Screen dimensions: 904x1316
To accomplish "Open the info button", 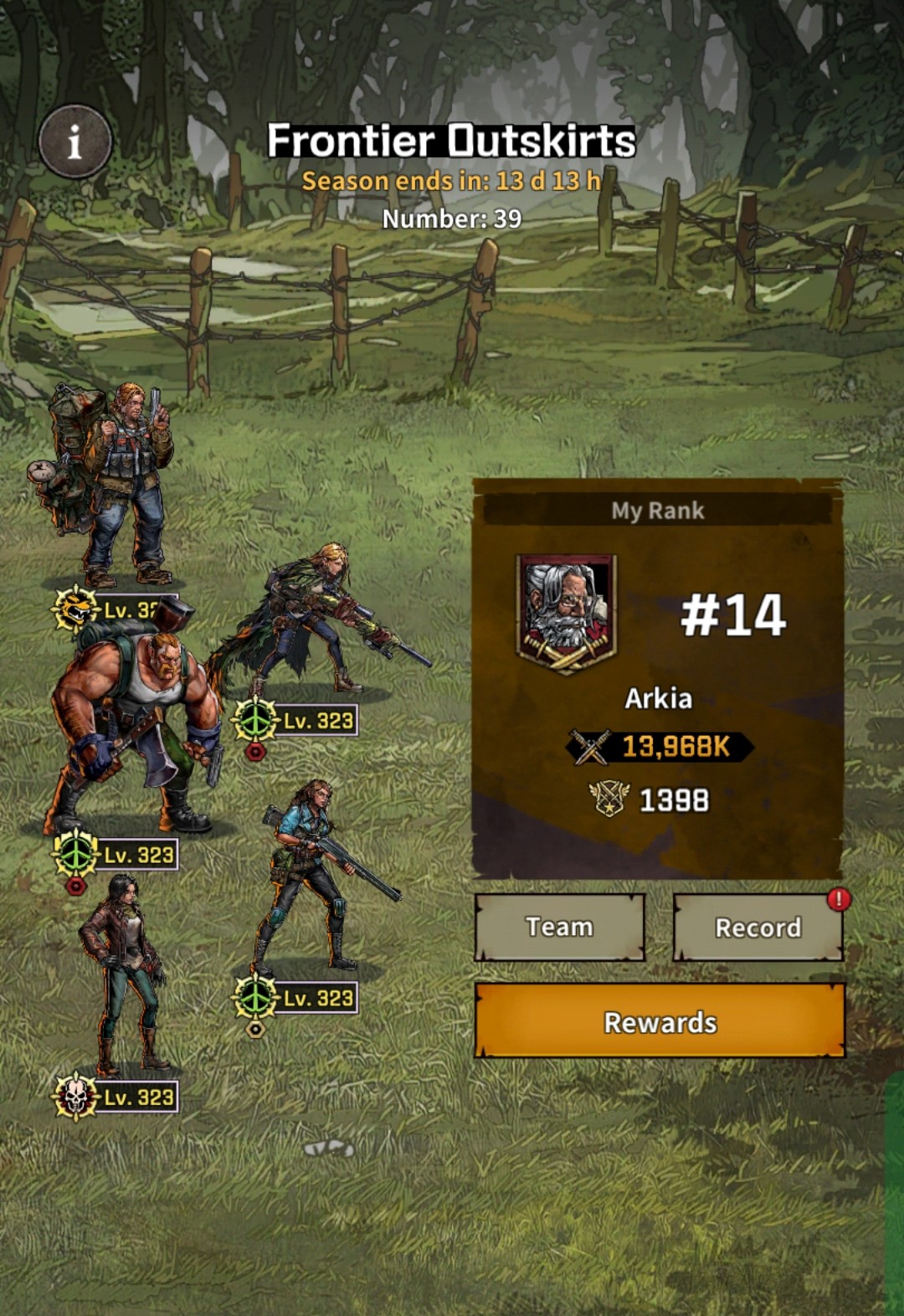I will click(x=75, y=141).
